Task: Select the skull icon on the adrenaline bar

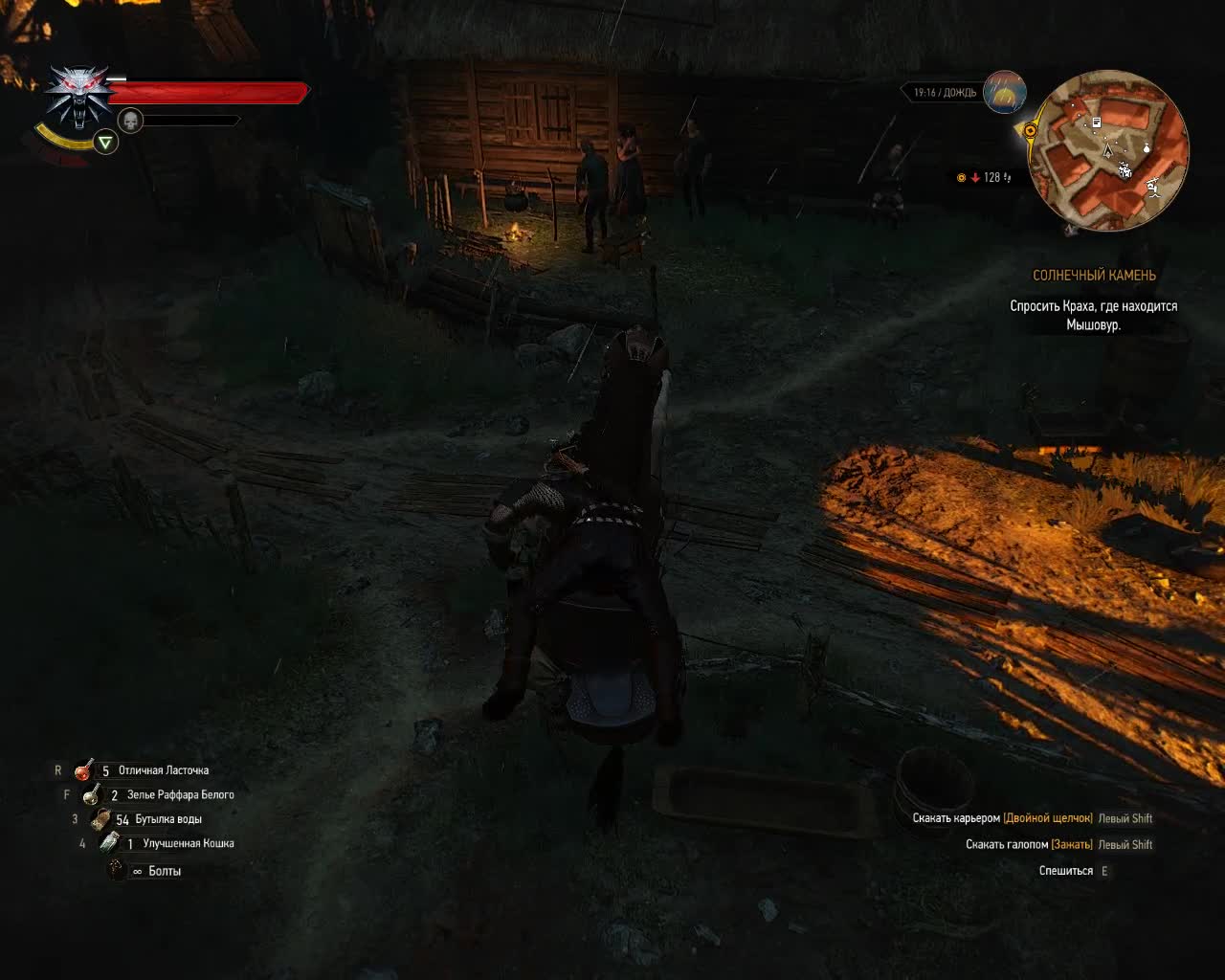Action: click(x=129, y=121)
